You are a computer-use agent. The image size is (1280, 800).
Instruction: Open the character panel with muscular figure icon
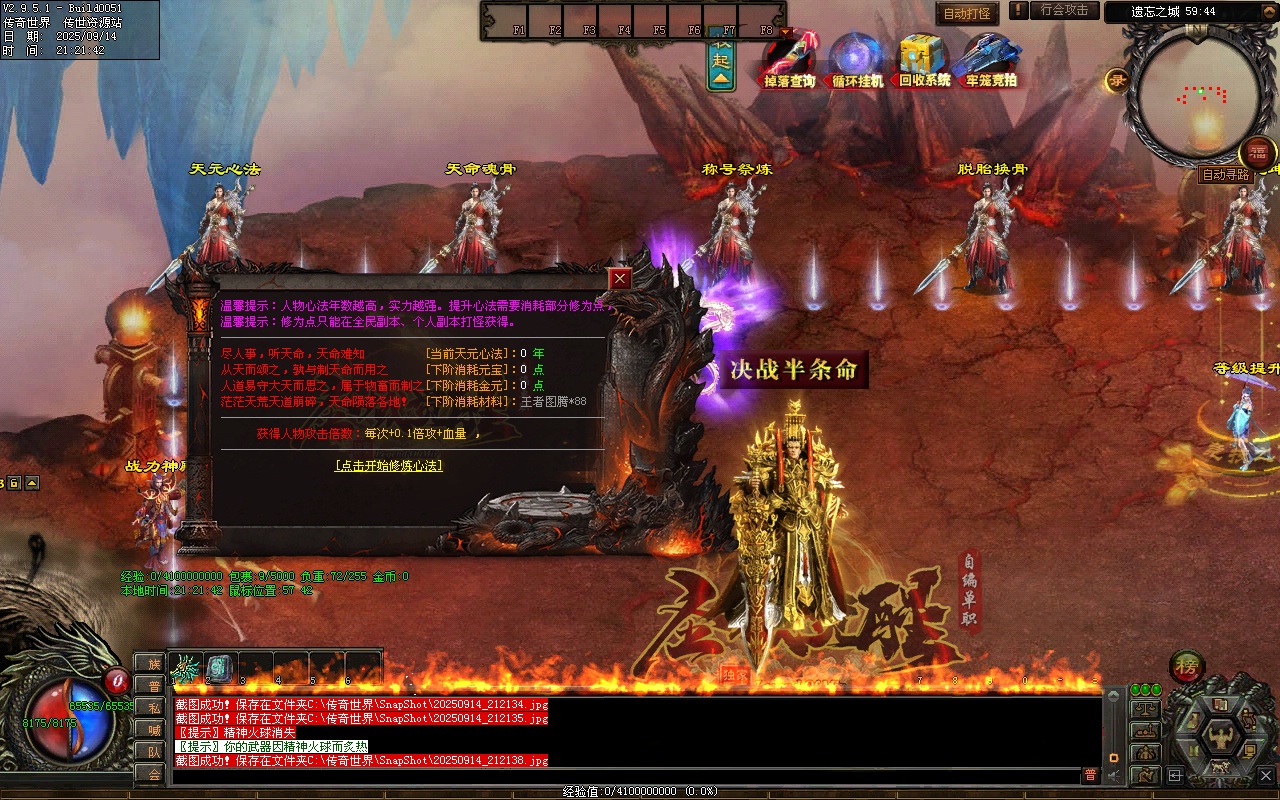[x=1221, y=740]
